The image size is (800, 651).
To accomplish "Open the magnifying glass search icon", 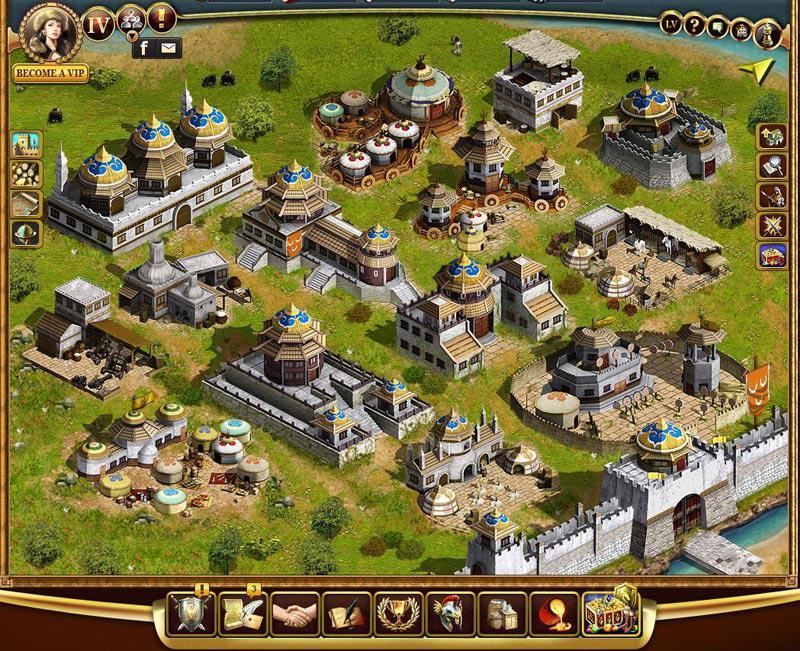I will (x=772, y=165).
